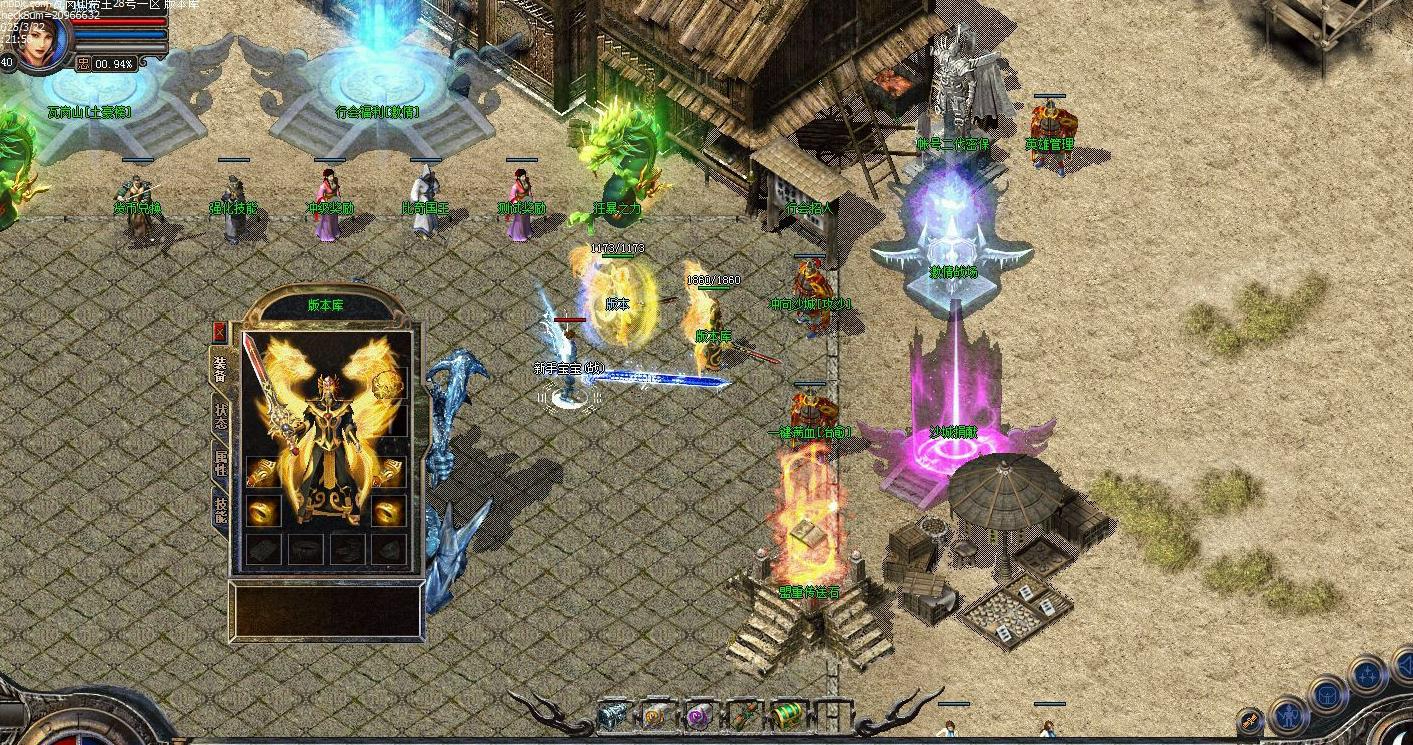
Task: Open the four-star skills round button
Action: coord(1367,675)
